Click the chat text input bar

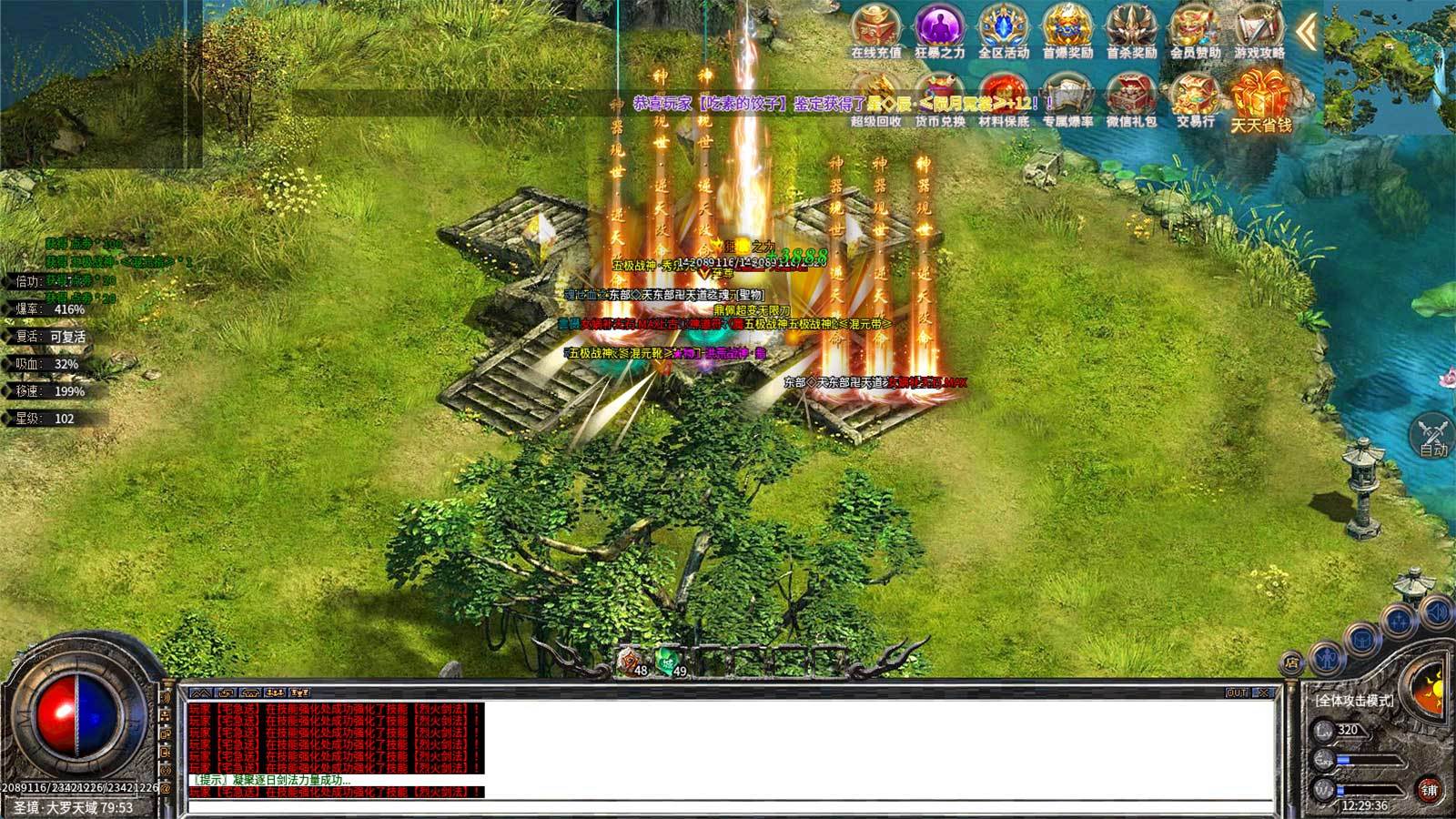728,806
